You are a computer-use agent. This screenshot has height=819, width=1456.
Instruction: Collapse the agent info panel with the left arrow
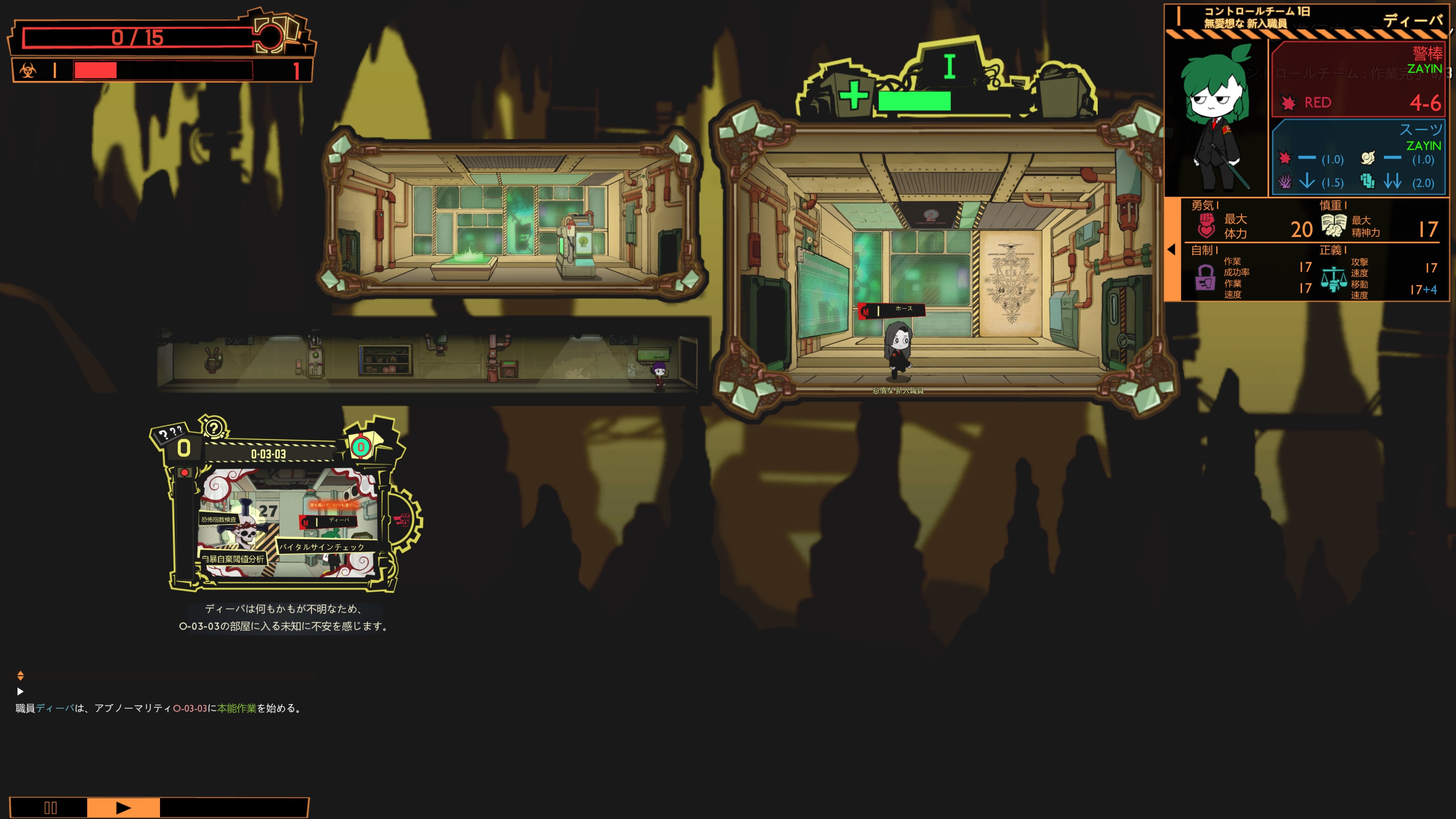coord(1172,249)
